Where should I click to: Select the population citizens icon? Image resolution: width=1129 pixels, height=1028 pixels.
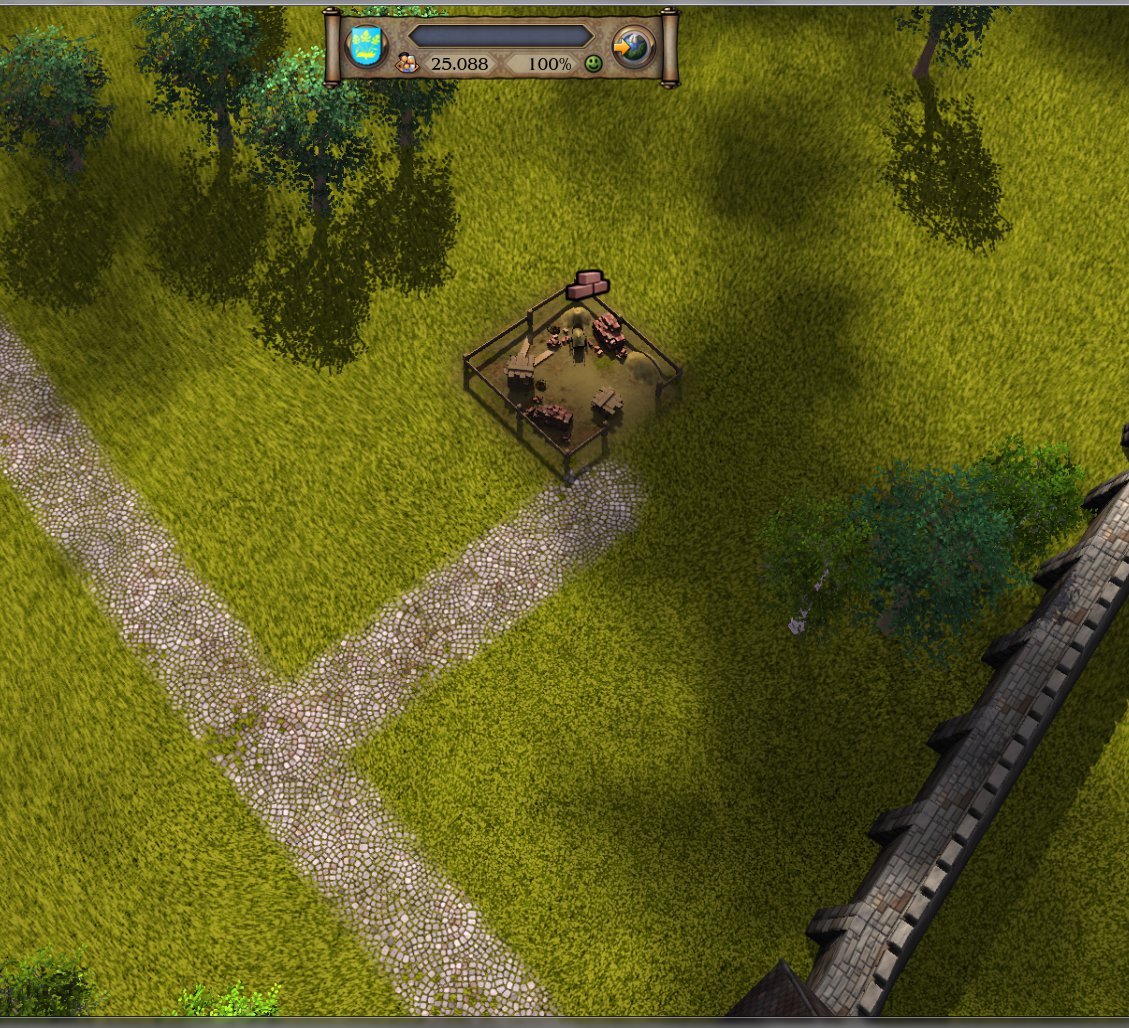[407, 64]
